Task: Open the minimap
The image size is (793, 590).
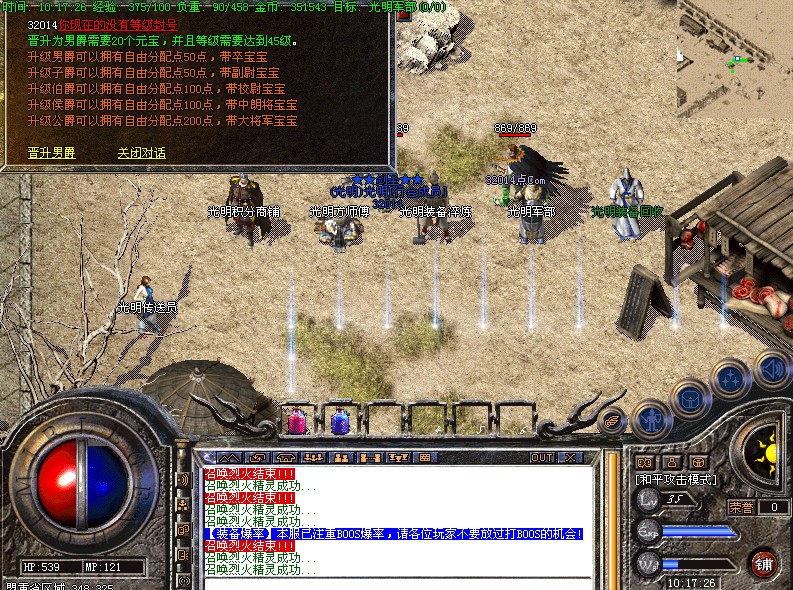Action: (x=734, y=60)
